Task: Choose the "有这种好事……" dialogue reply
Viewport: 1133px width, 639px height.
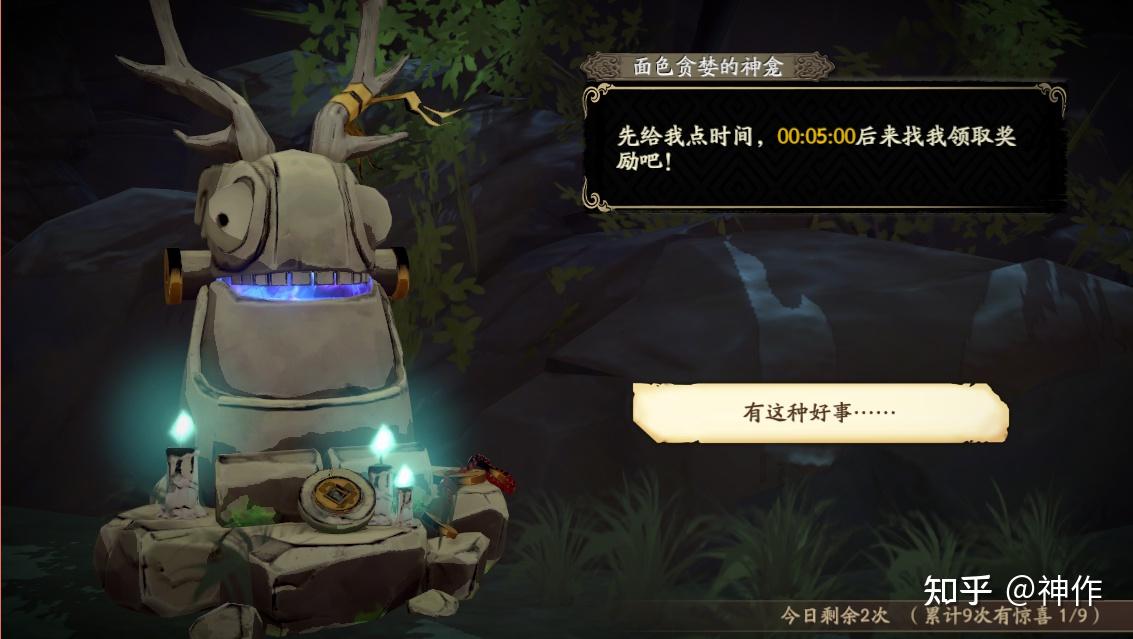Action: point(819,412)
